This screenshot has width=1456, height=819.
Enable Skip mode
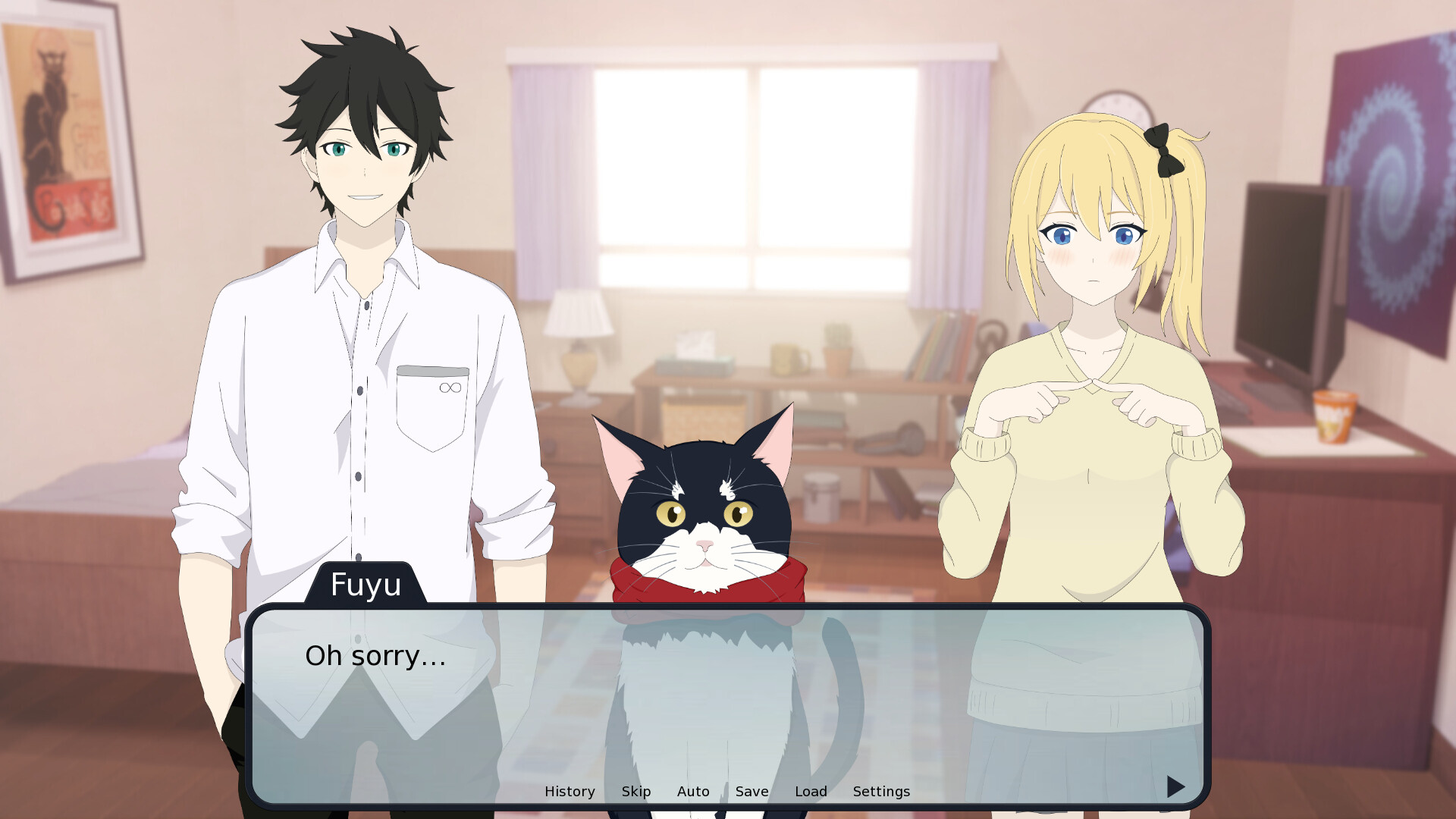tap(636, 791)
